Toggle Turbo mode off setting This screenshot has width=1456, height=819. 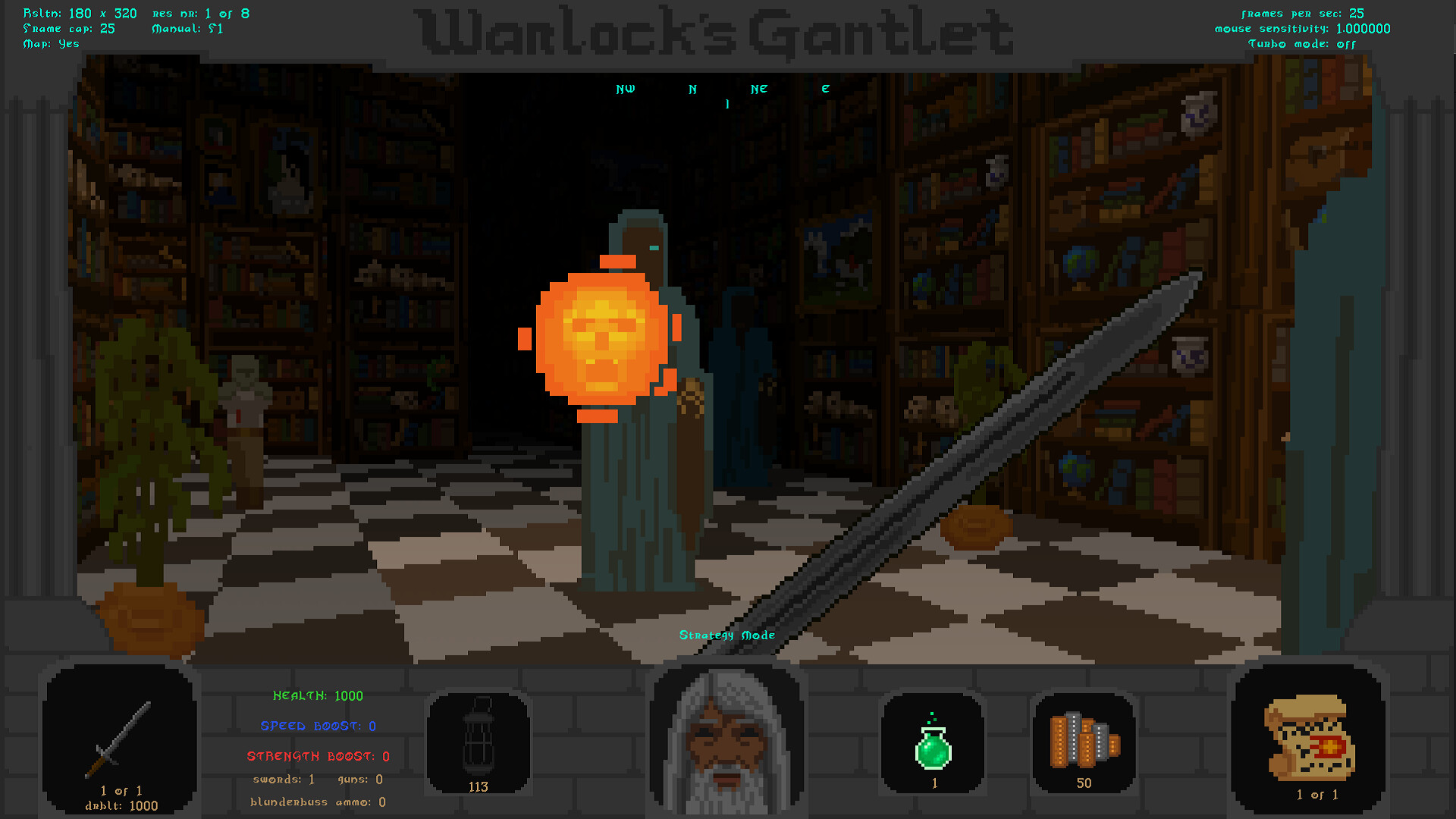(x=1302, y=44)
